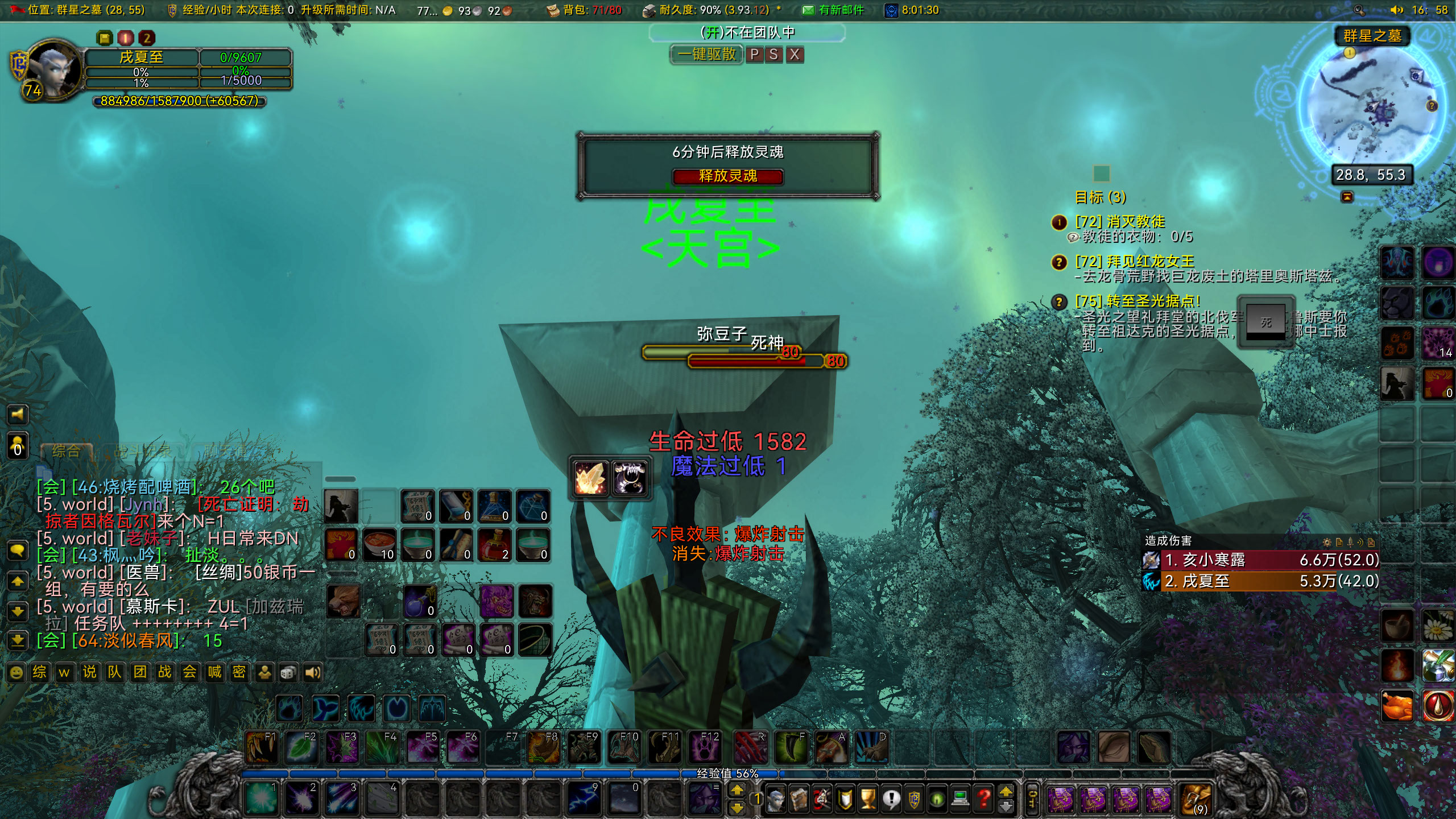The width and height of the screenshot is (1456, 819).
Task: Roll the dice icon in the chat bar
Action: click(x=289, y=673)
